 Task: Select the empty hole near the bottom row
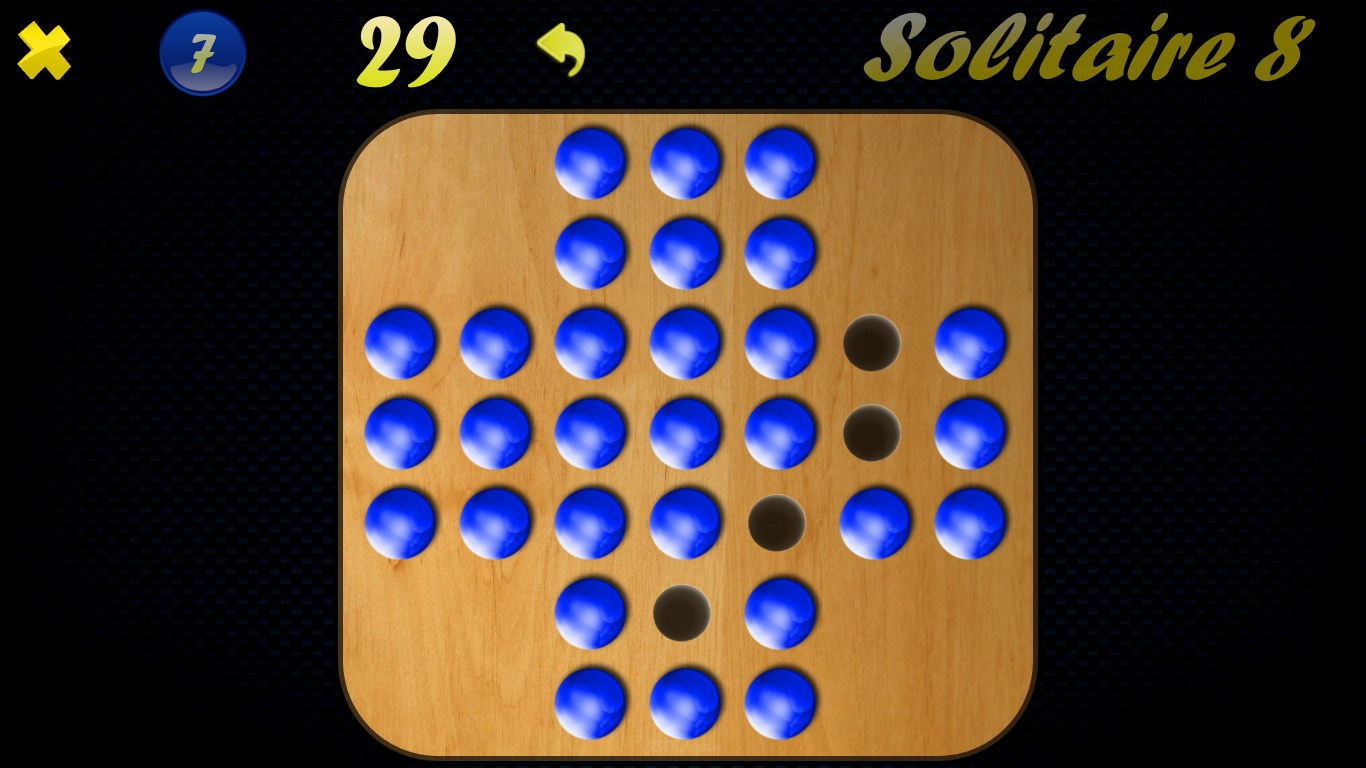(x=683, y=614)
